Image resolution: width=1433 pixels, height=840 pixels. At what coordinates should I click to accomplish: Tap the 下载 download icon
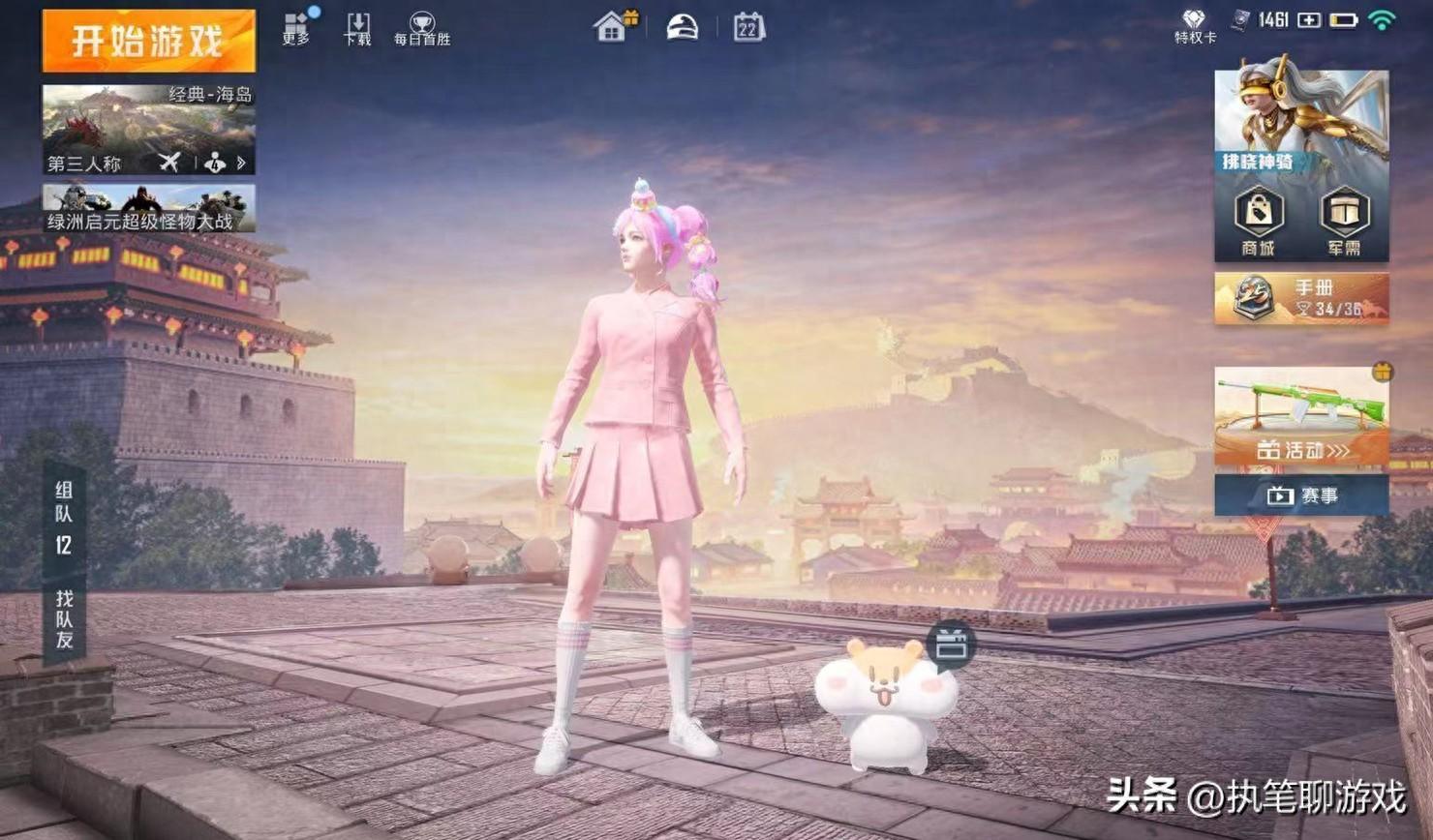click(x=357, y=28)
